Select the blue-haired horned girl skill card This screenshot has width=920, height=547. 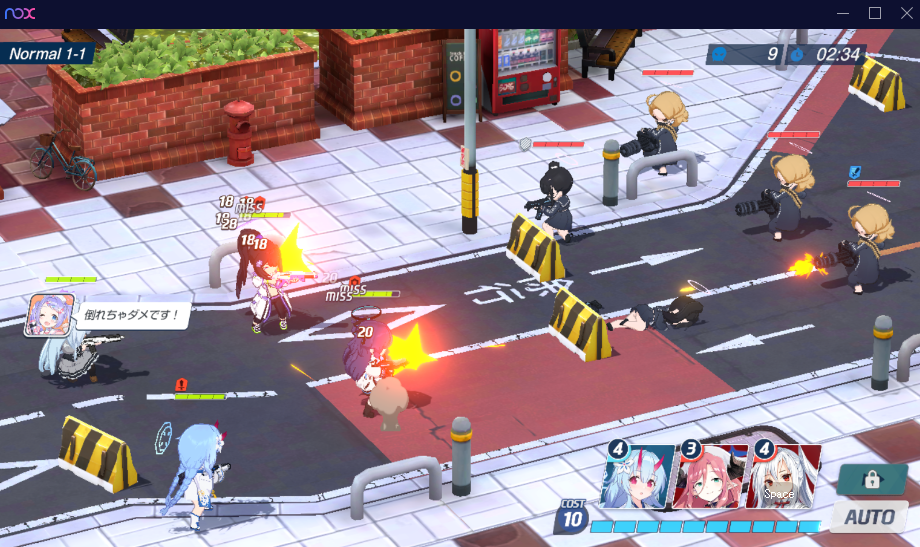[638, 476]
